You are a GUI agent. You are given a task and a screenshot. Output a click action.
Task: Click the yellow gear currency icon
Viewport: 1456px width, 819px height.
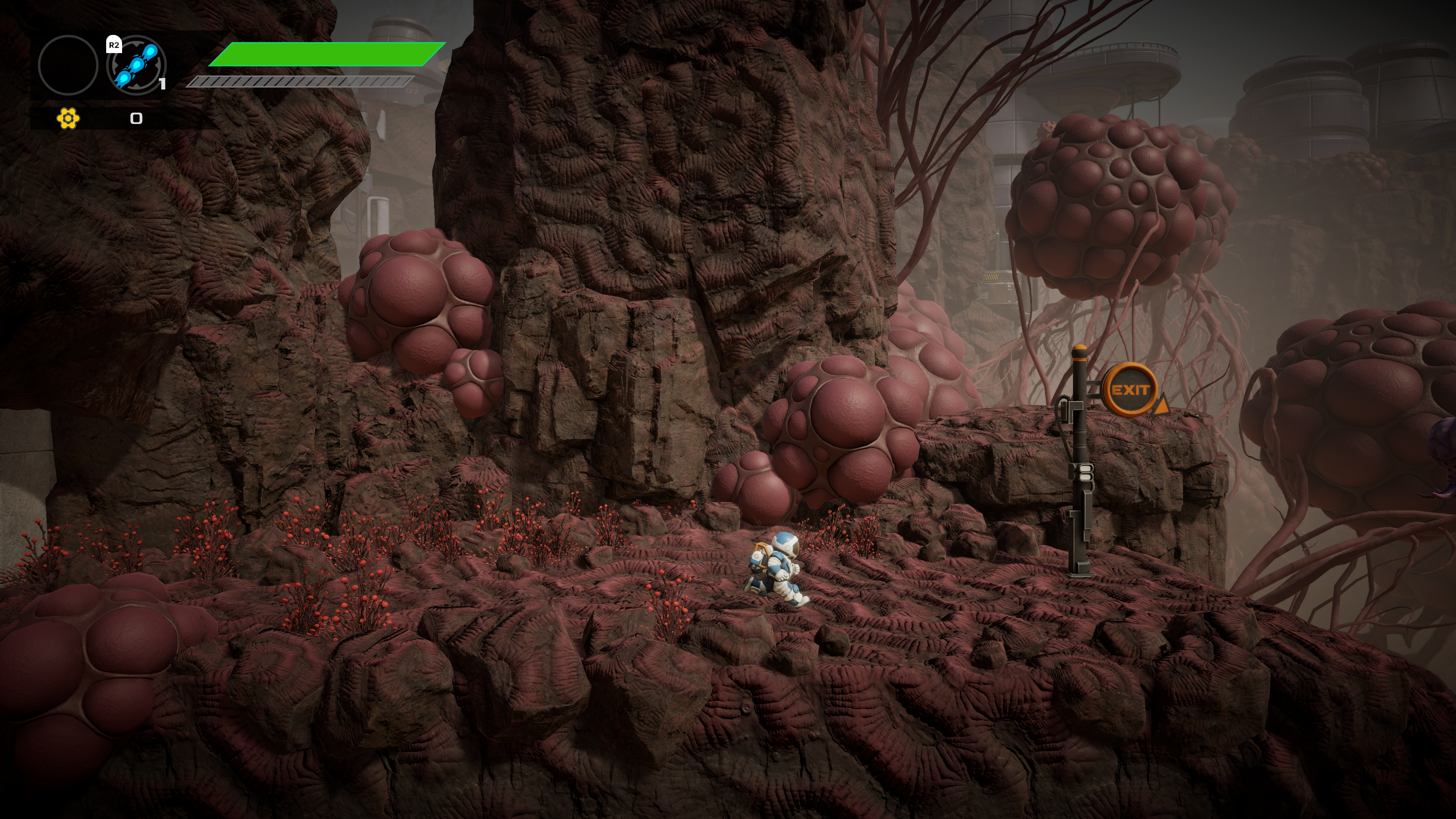(x=68, y=118)
